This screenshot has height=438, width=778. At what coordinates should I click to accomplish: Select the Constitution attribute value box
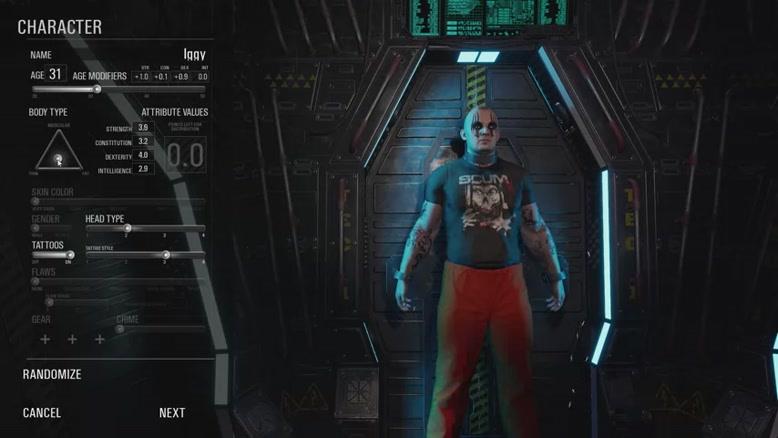pyautogui.click(x=143, y=142)
